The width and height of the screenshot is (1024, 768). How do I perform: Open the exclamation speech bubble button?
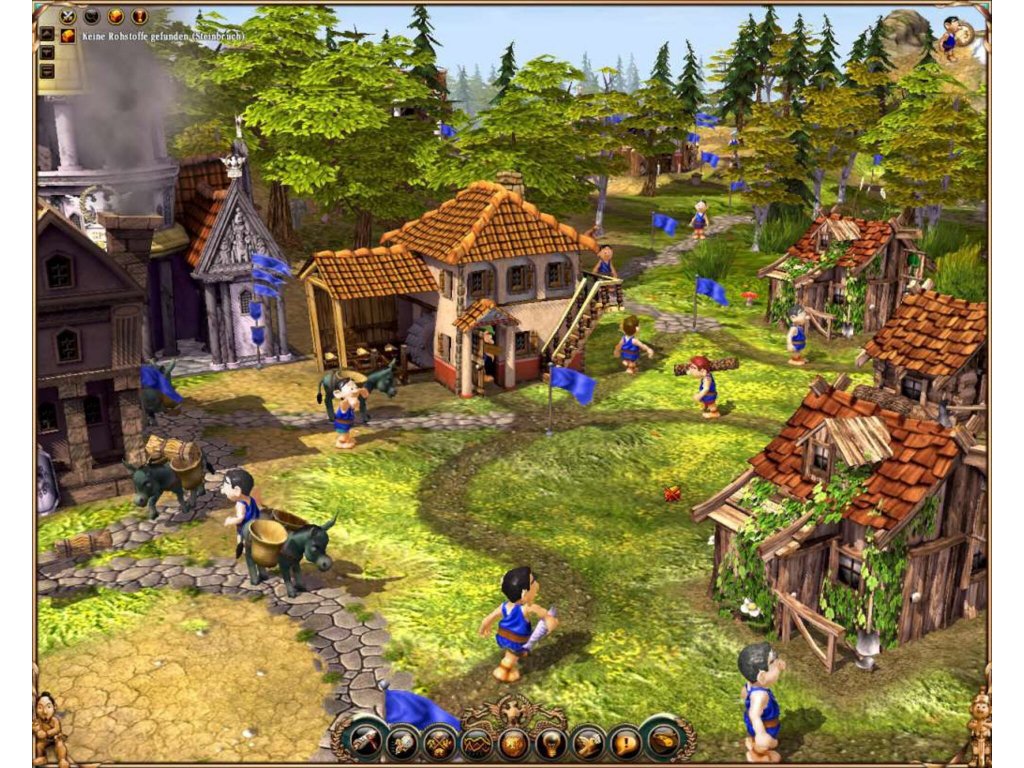click(x=625, y=742)
